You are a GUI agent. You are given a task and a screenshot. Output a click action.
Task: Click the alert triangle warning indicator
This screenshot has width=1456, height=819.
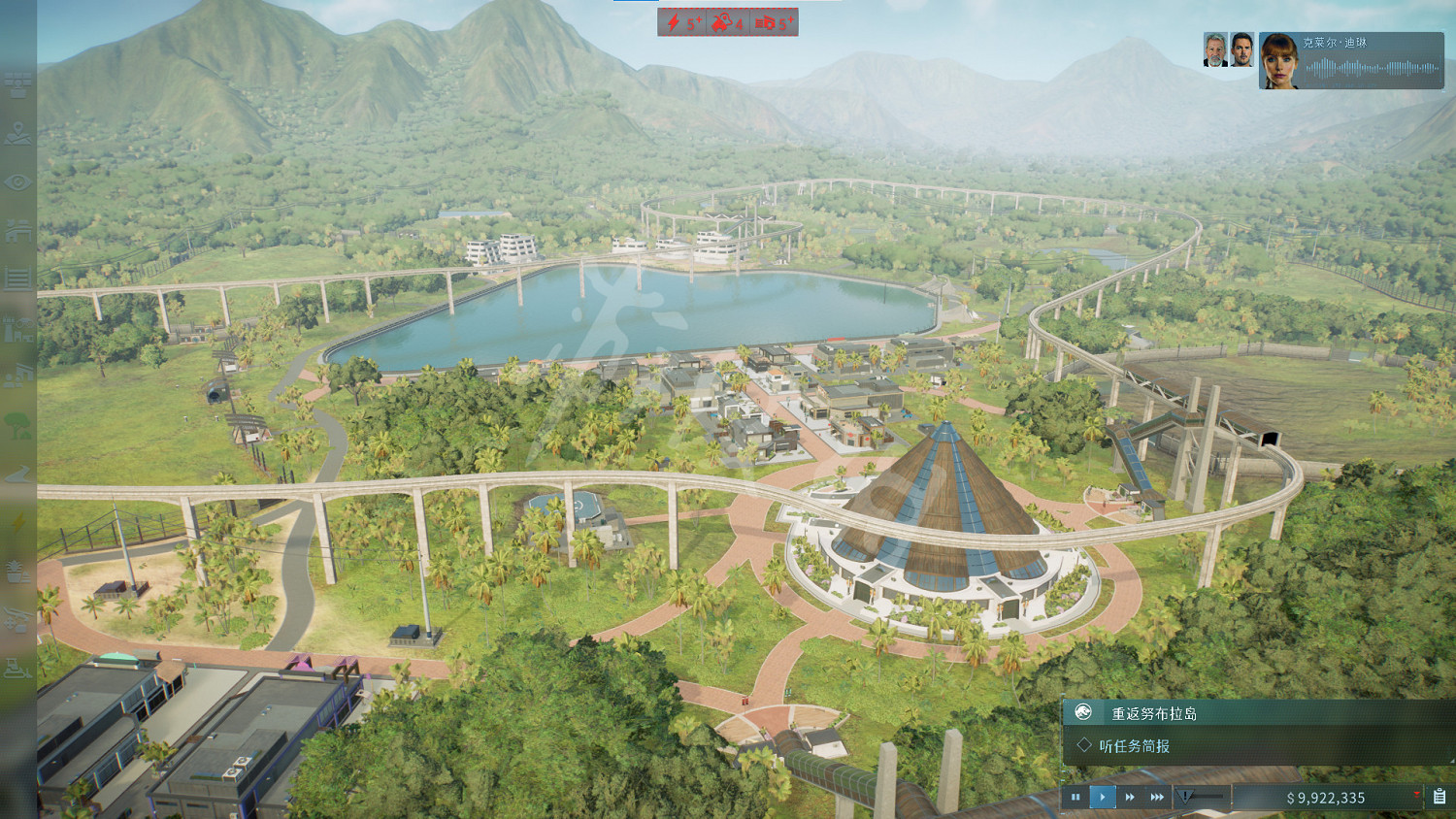[x=1186, y=797]
